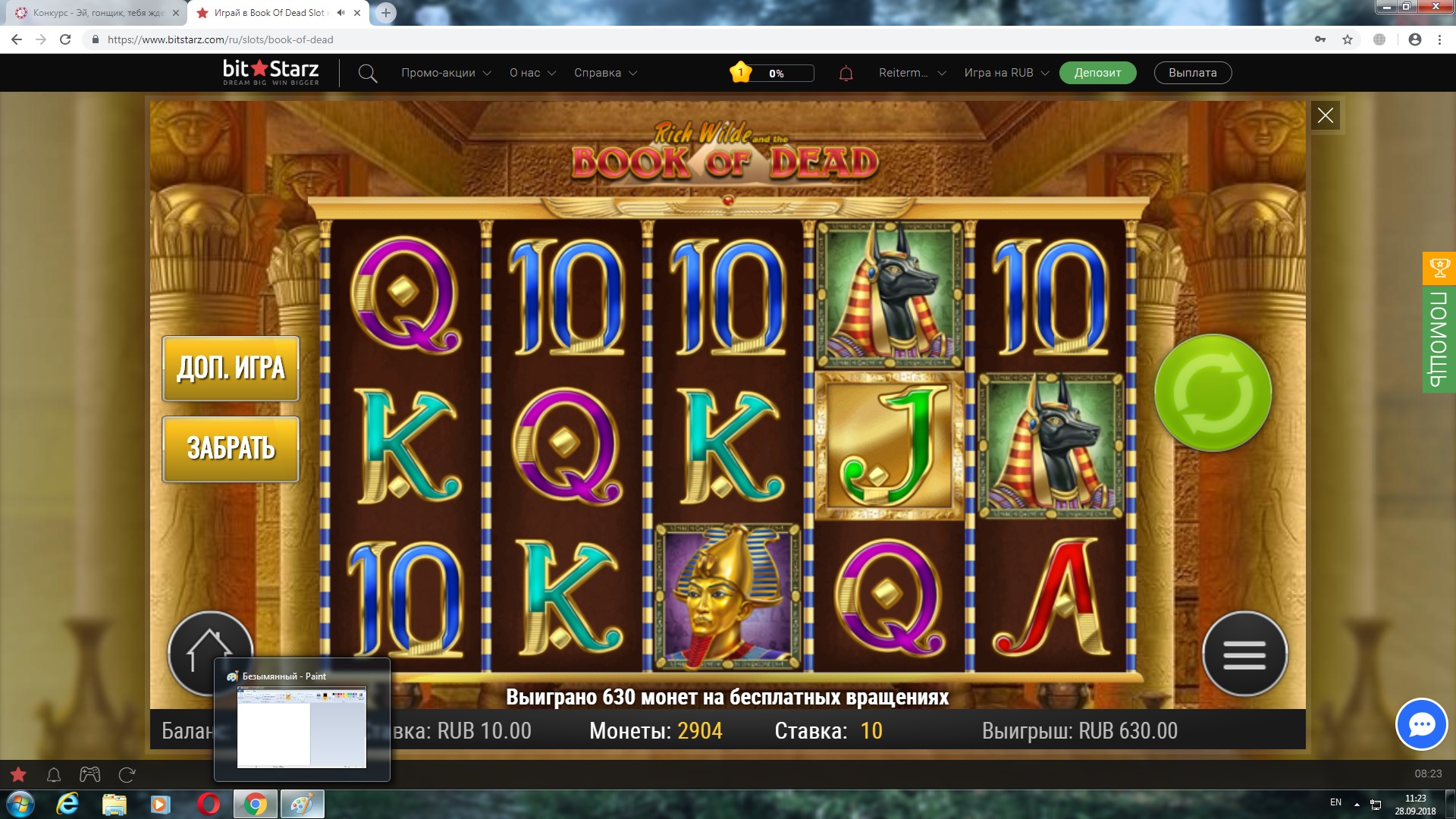Open the Игра на RUB currency dropdown
Viewport: 1456px width, 819px height.
tap(1006, 73)
